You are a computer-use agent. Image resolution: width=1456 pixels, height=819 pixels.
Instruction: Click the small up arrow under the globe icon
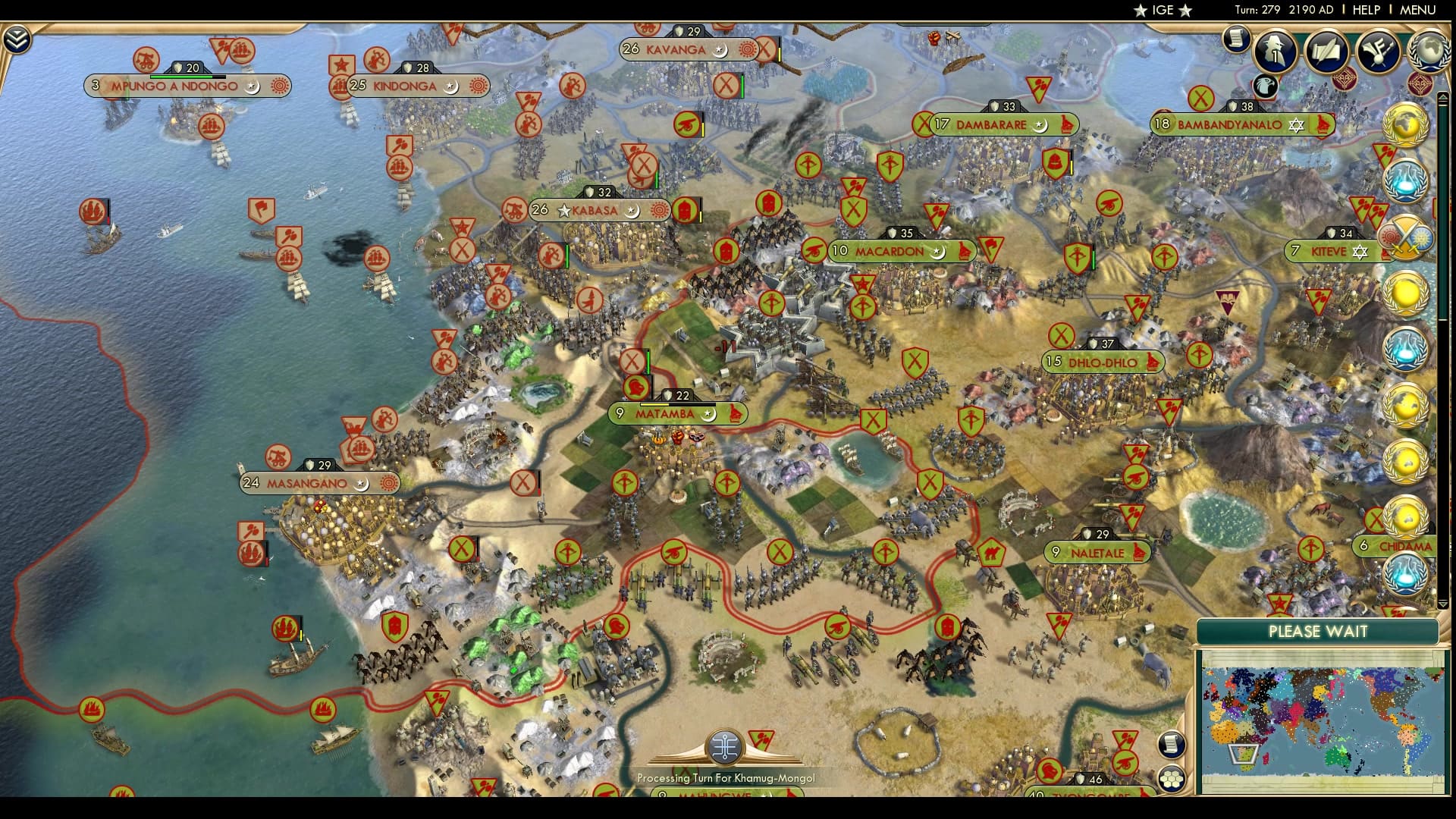point(1444,97)
